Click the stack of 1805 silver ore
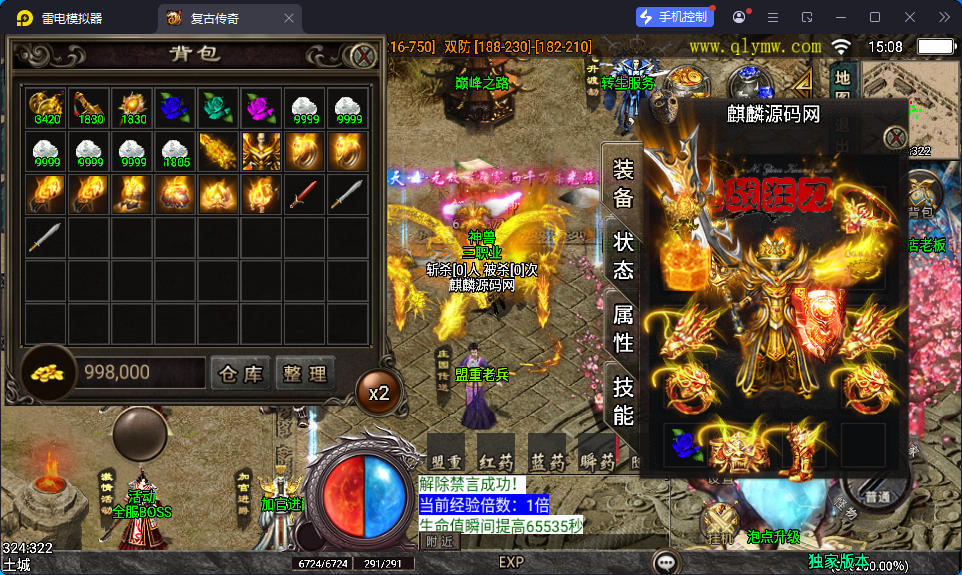Viewport: 962px width, 575px height. point(174,150)
